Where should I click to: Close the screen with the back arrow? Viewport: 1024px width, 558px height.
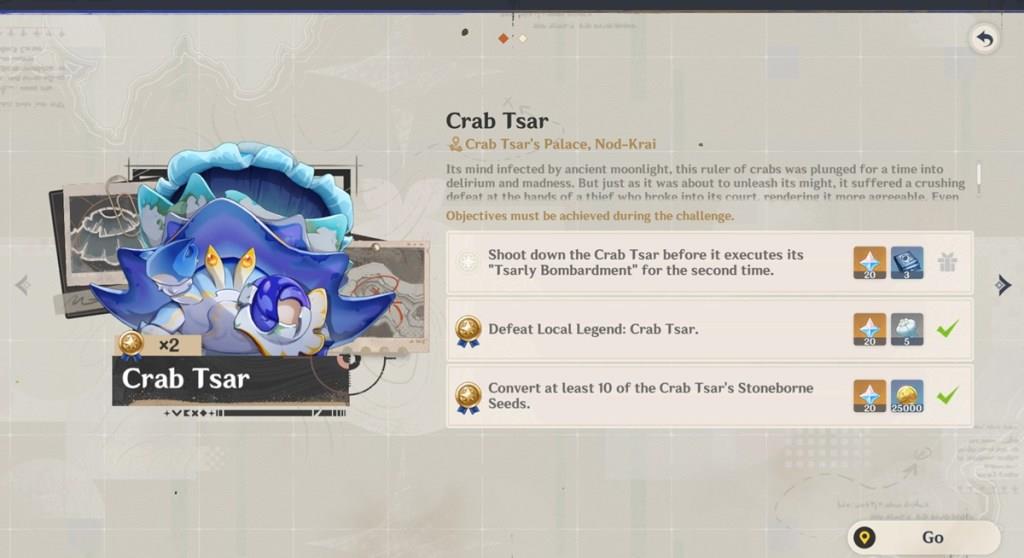(x=984, y=39)
